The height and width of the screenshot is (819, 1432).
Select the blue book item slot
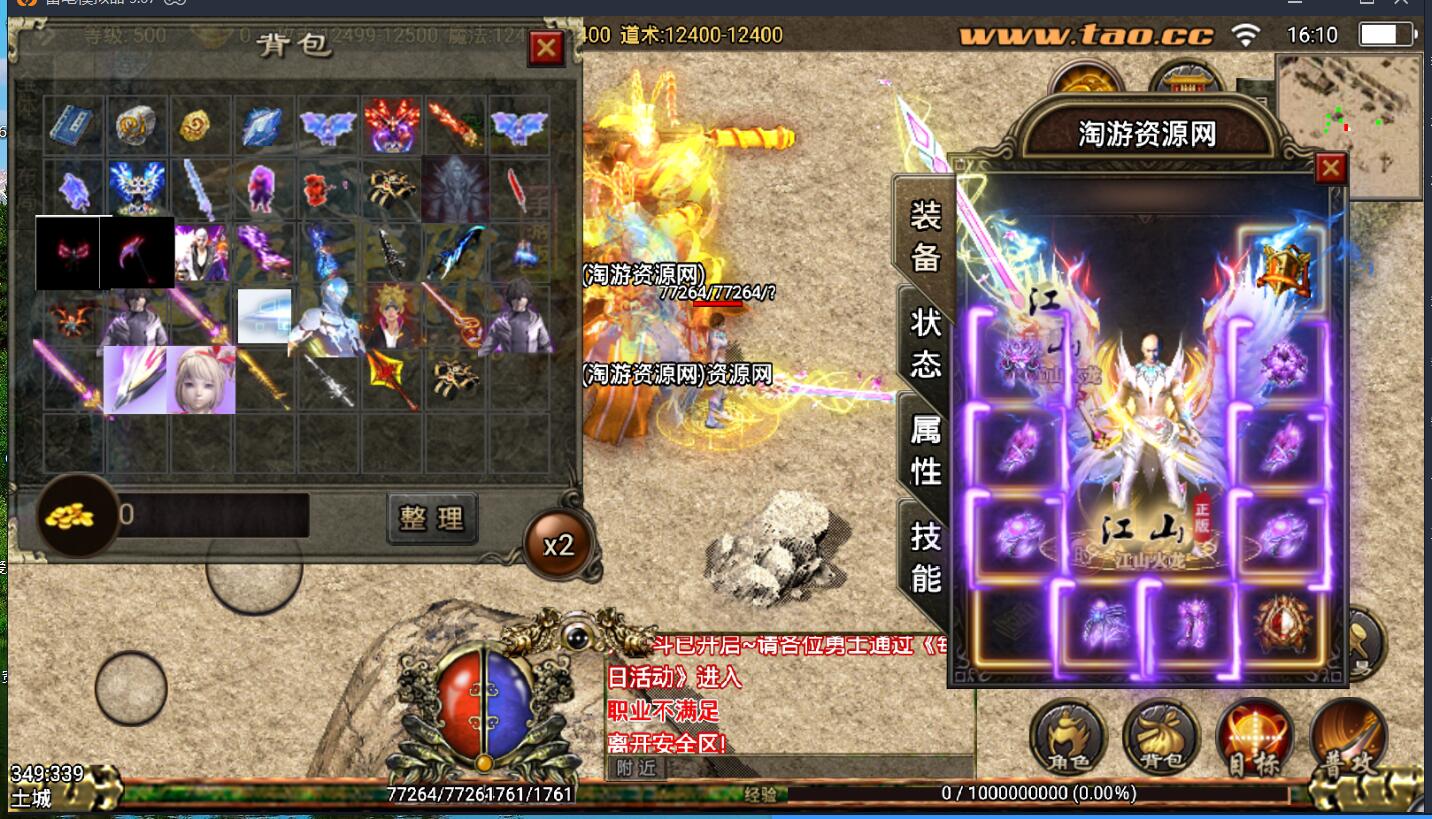(x=72, y=124)
